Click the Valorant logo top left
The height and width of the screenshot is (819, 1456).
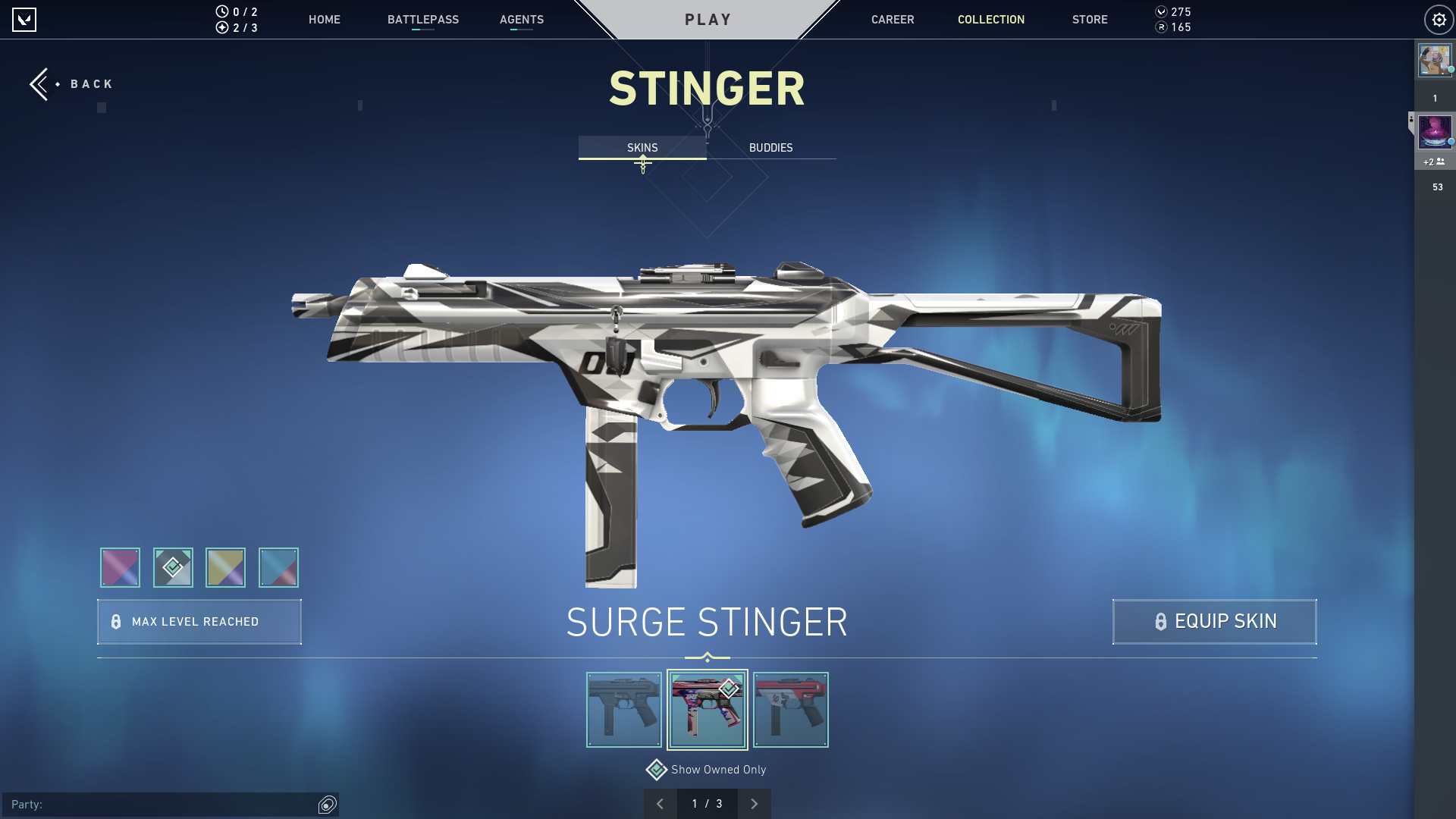(24, 20)
